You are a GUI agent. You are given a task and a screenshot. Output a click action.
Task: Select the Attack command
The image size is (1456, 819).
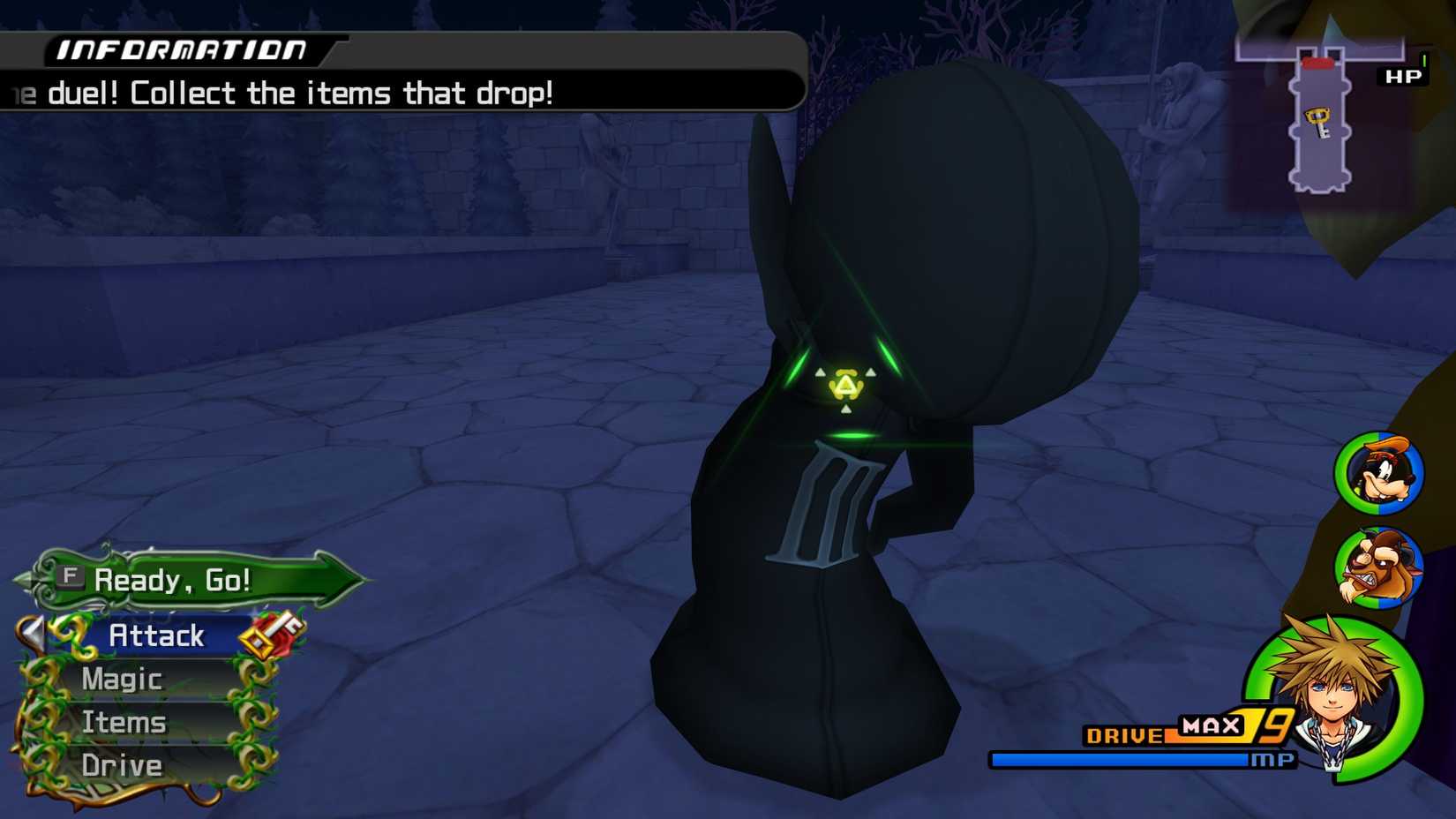point(157,635)
